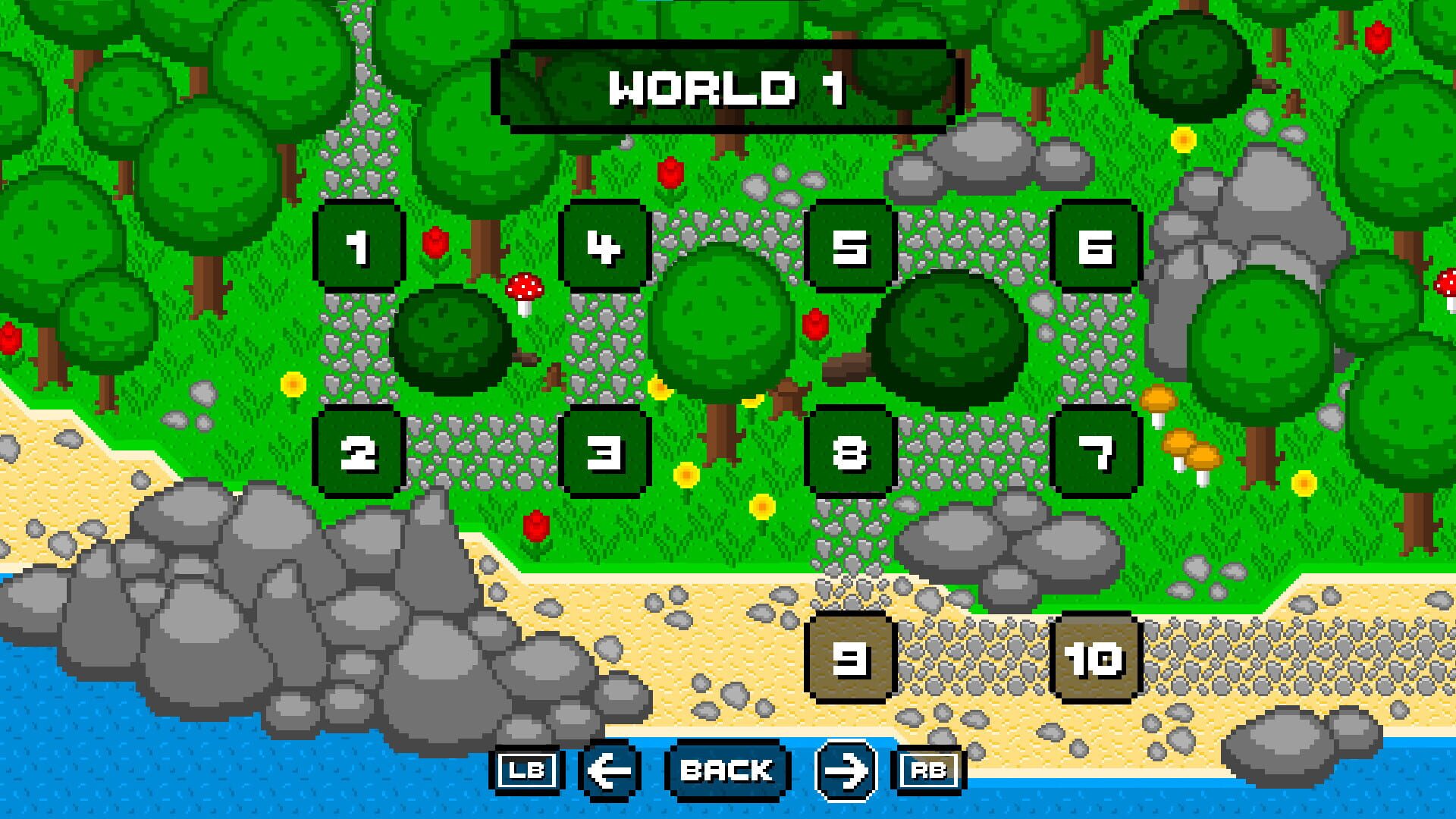This screenshot has height=819, width=1456.
Task: Open level 8
Action: coord(851,453)
